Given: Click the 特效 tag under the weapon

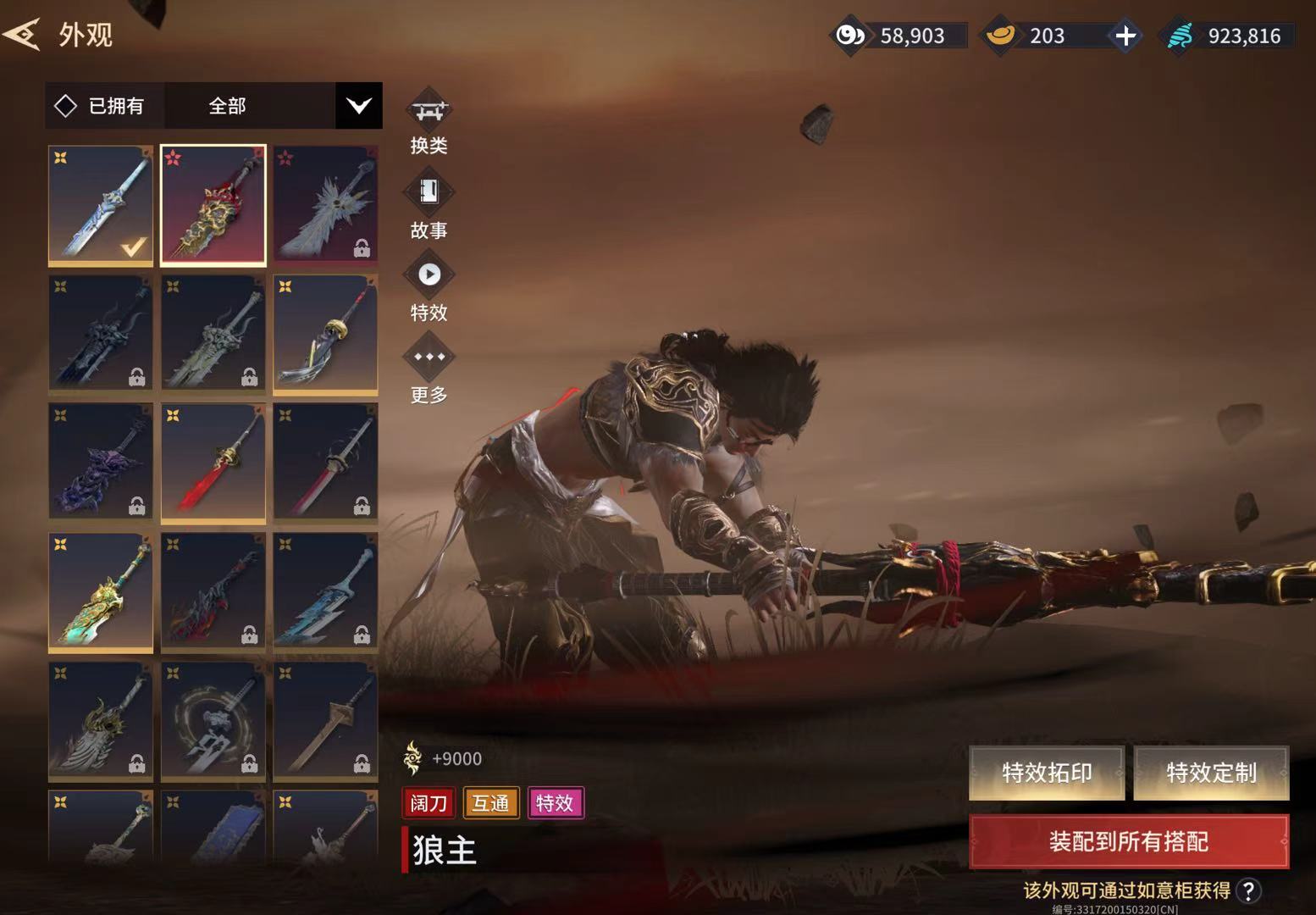Looking at the screenshot, I should [555, 802].
